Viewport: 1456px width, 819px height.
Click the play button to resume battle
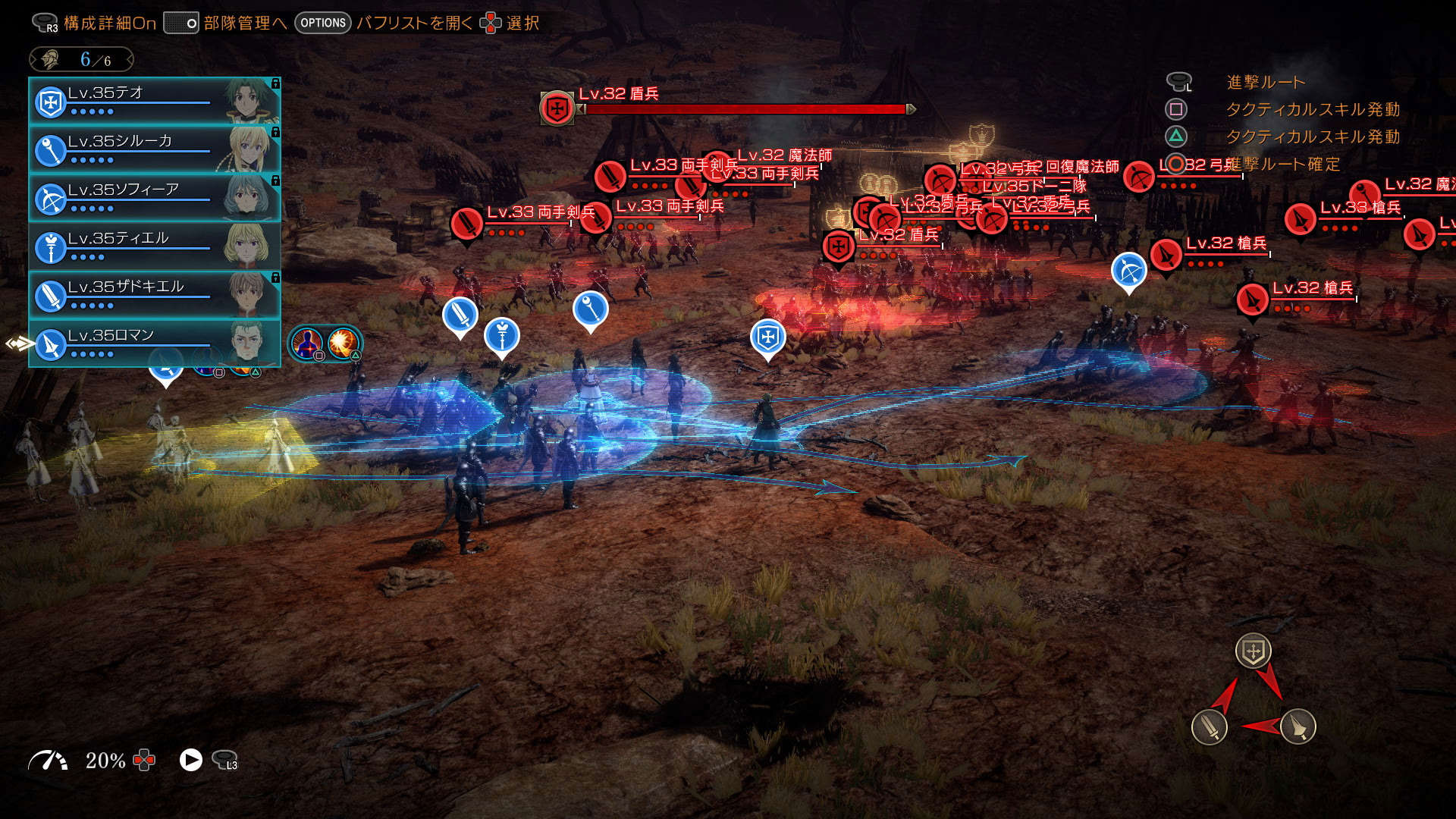click(x=190, y=760)
